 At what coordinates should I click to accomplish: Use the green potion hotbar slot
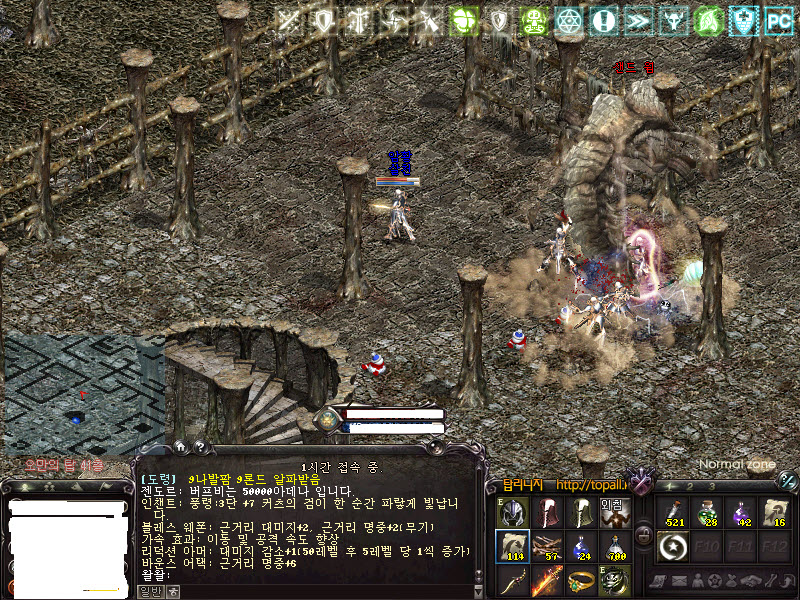(x=709, y=512)
